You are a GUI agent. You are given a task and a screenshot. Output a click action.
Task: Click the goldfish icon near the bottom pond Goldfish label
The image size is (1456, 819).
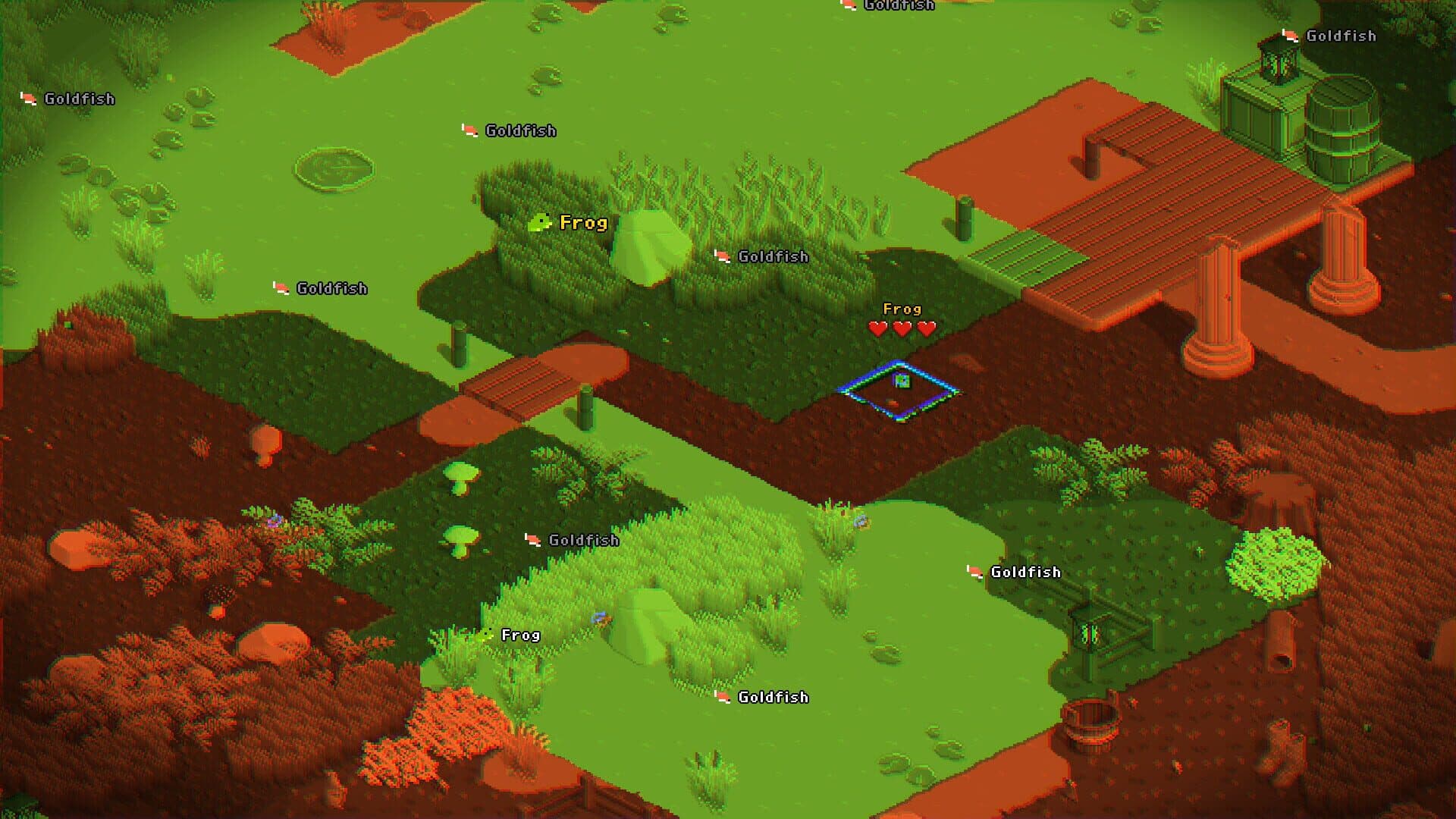click(720, 696)
